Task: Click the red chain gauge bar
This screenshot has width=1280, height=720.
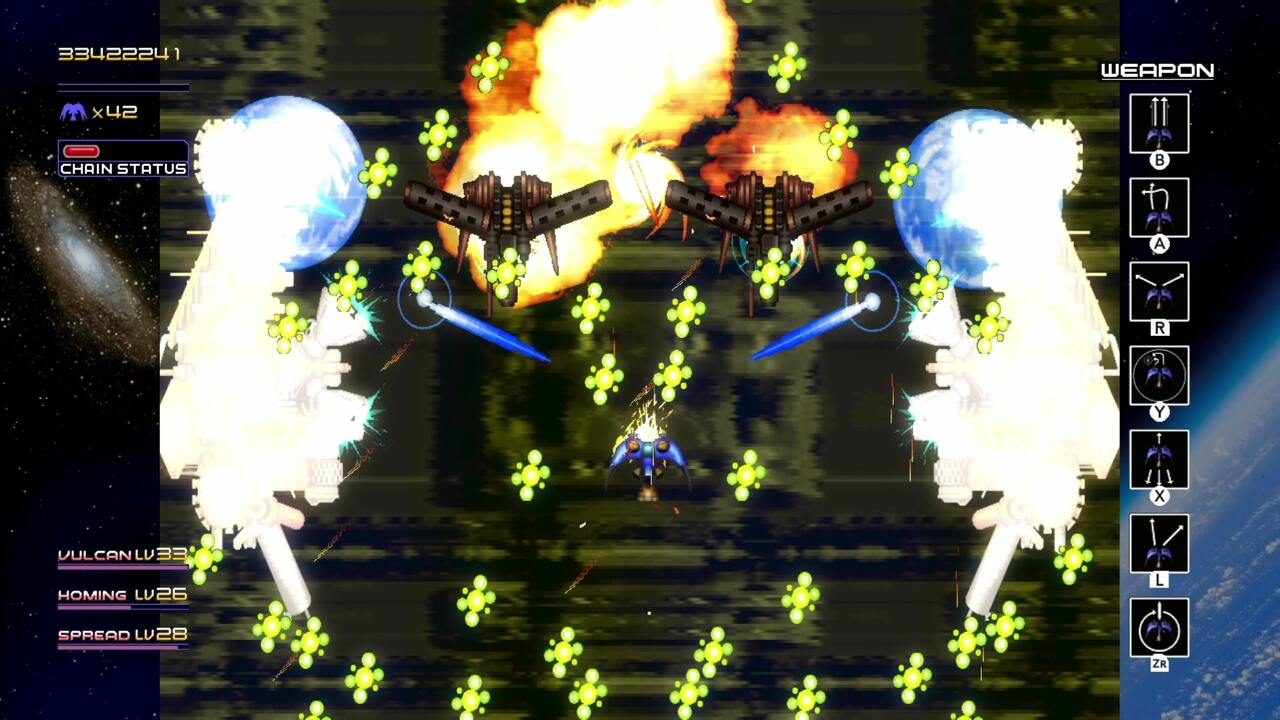Action: coord(82,149)
